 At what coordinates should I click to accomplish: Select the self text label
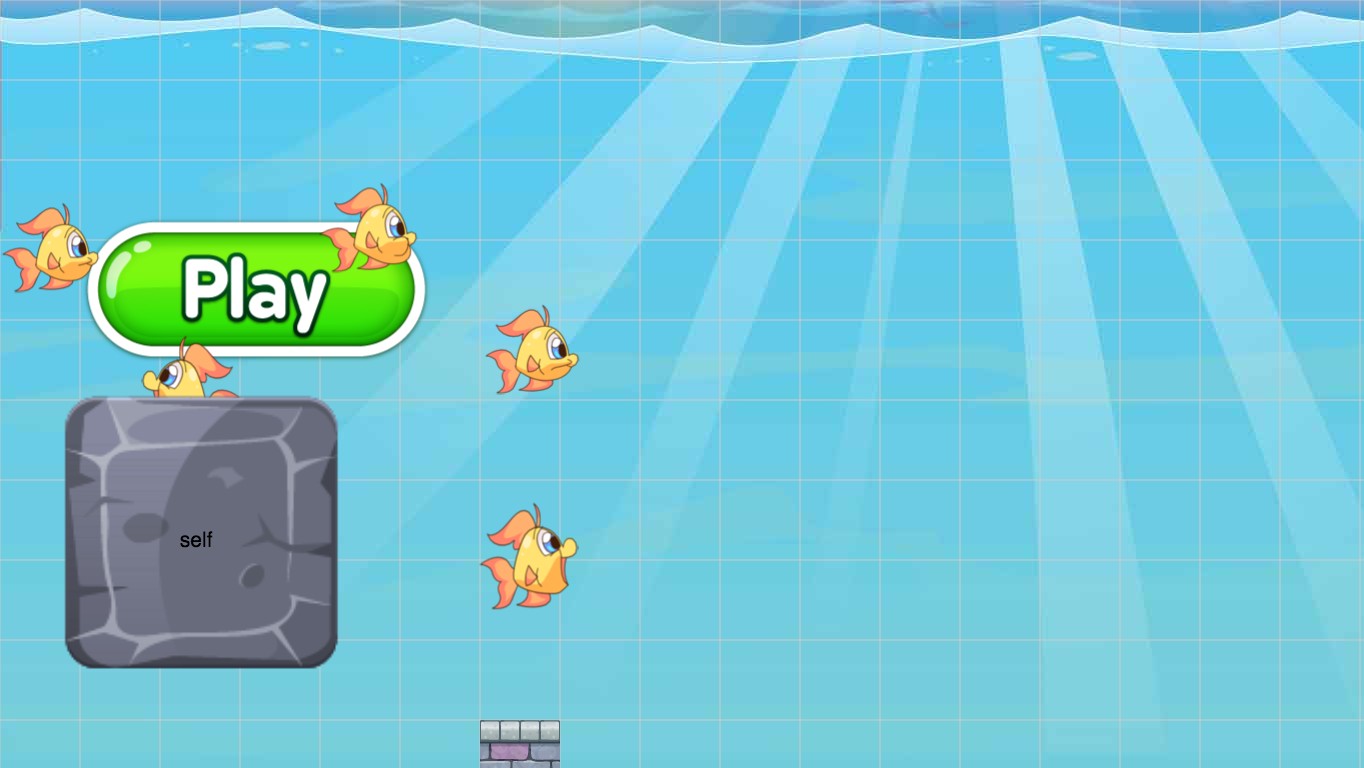pyautogui.click(x=196, y=540)
